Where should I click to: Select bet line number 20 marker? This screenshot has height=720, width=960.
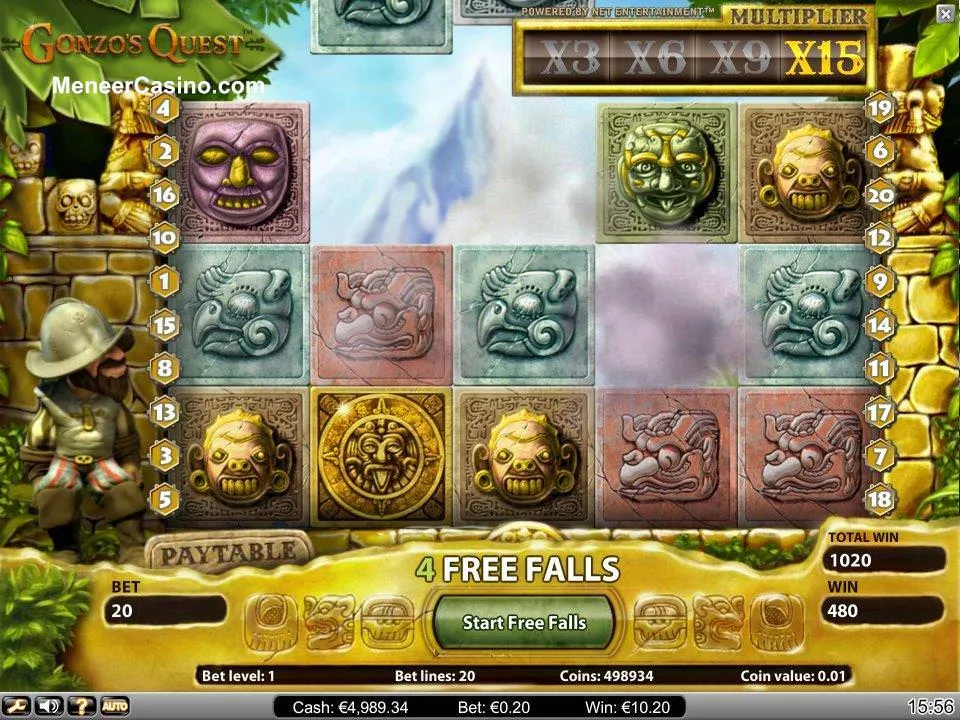click(879, 196)
